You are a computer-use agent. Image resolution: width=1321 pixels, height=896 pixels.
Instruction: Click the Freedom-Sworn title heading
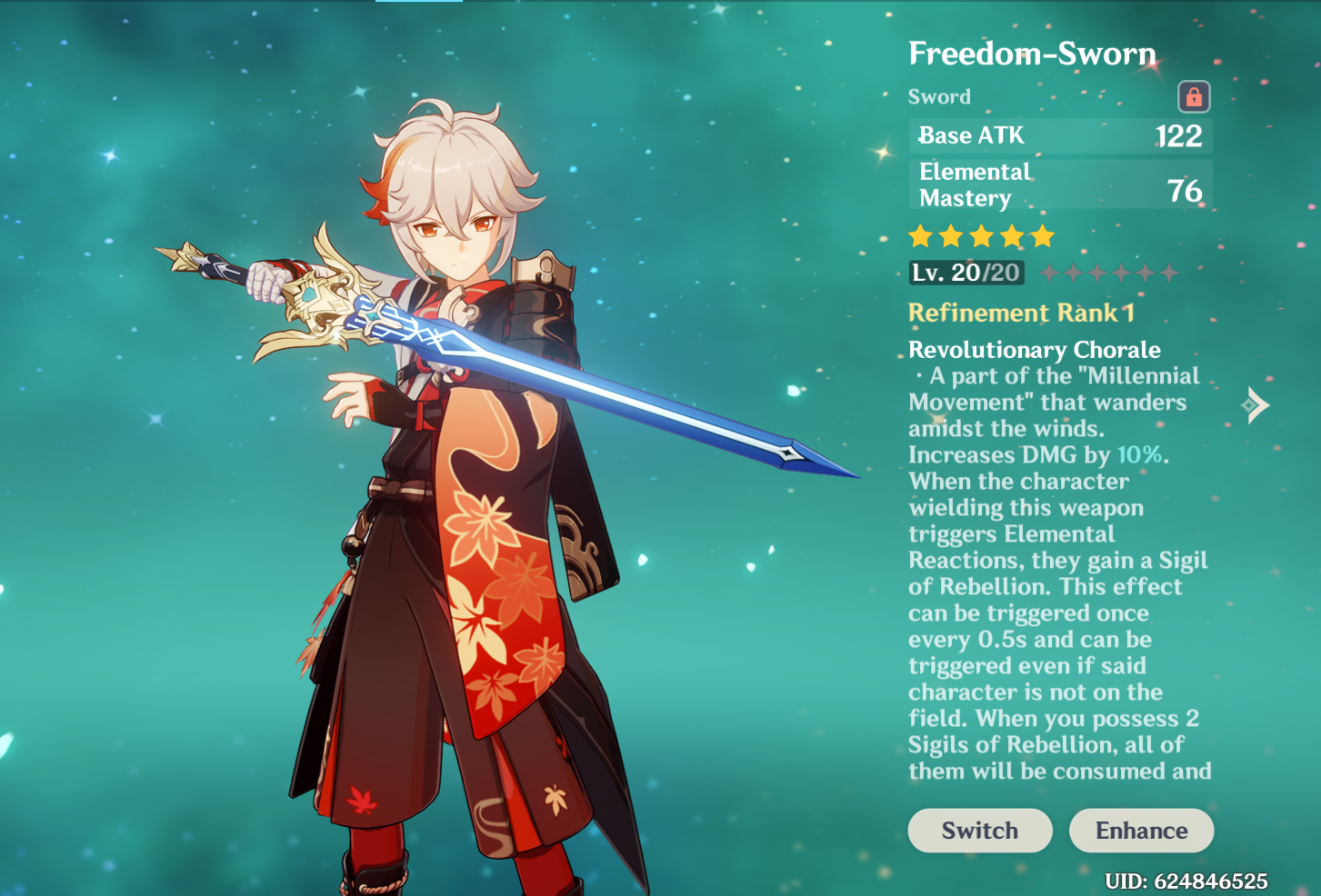pos(1032,54)
